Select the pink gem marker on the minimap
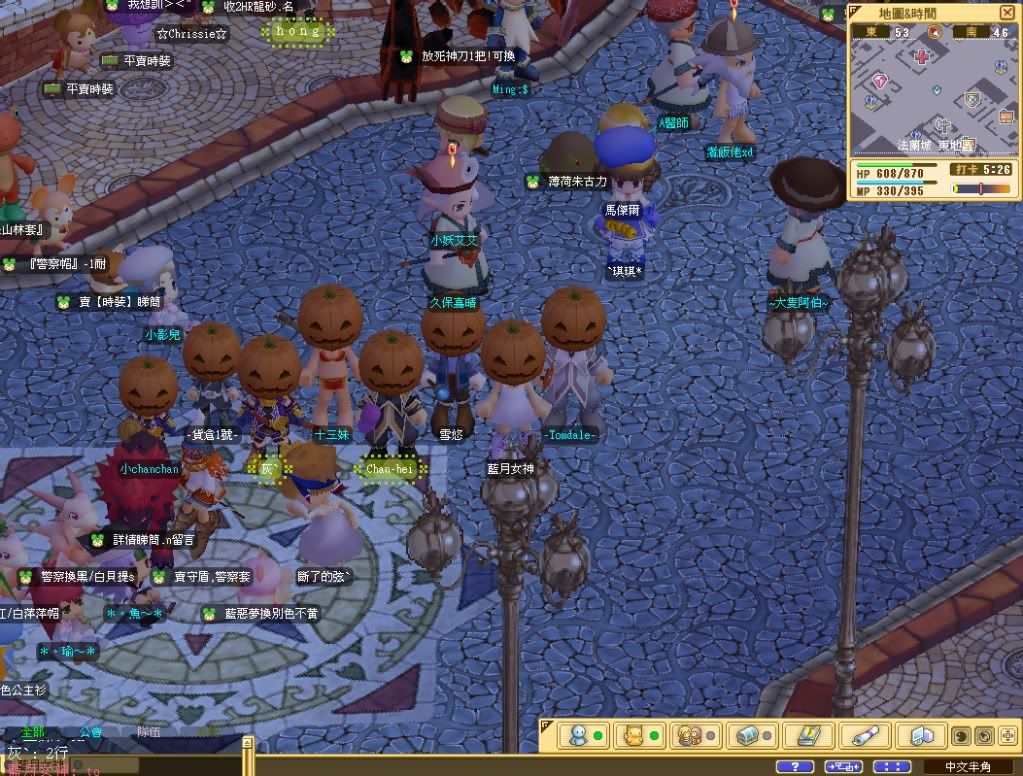1023x776 pixels. tap(881, 80)
